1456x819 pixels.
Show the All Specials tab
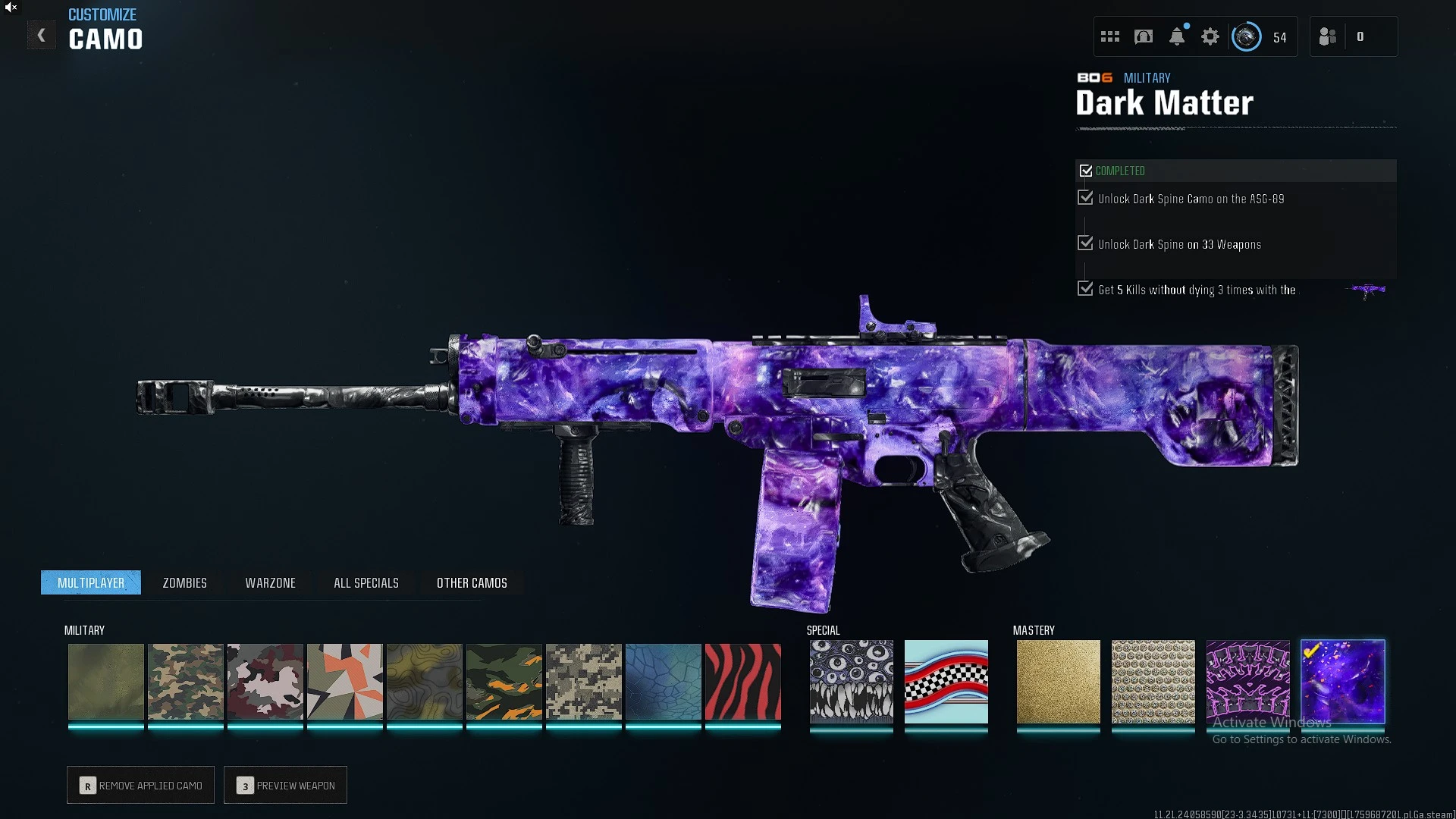[x=366, y=582]
